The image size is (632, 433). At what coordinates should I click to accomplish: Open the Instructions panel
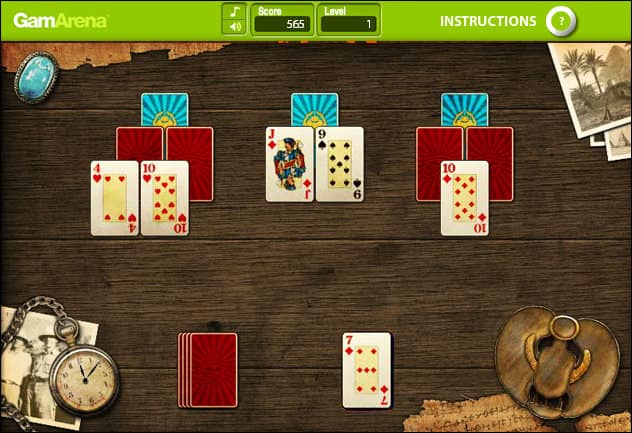click(x=488, y=20)
